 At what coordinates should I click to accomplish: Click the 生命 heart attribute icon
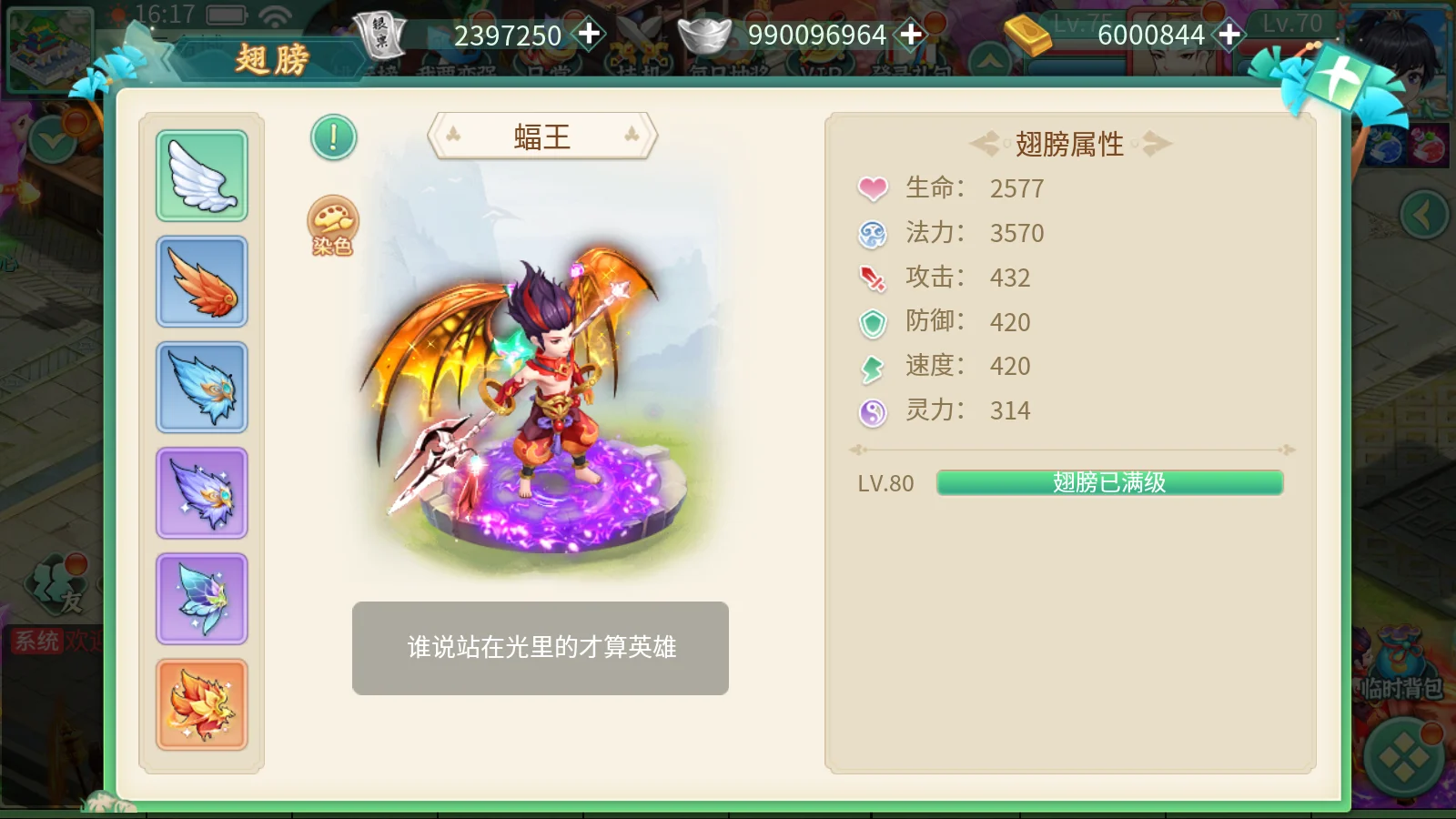click(x=872, y=188)
